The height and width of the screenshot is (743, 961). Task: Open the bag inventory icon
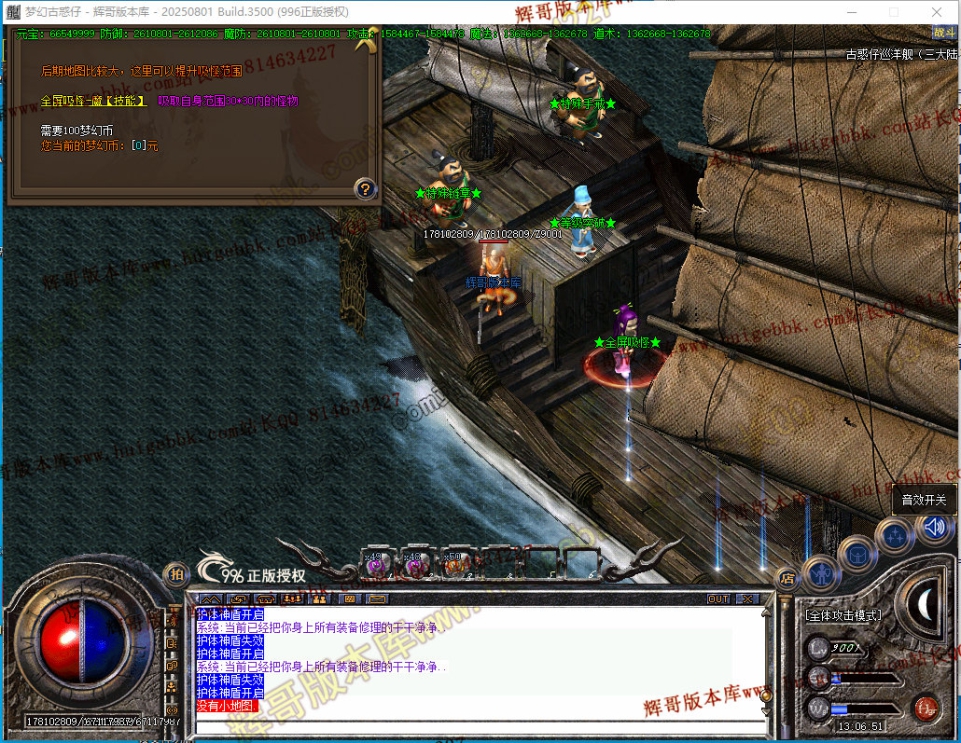coord(857,553)
